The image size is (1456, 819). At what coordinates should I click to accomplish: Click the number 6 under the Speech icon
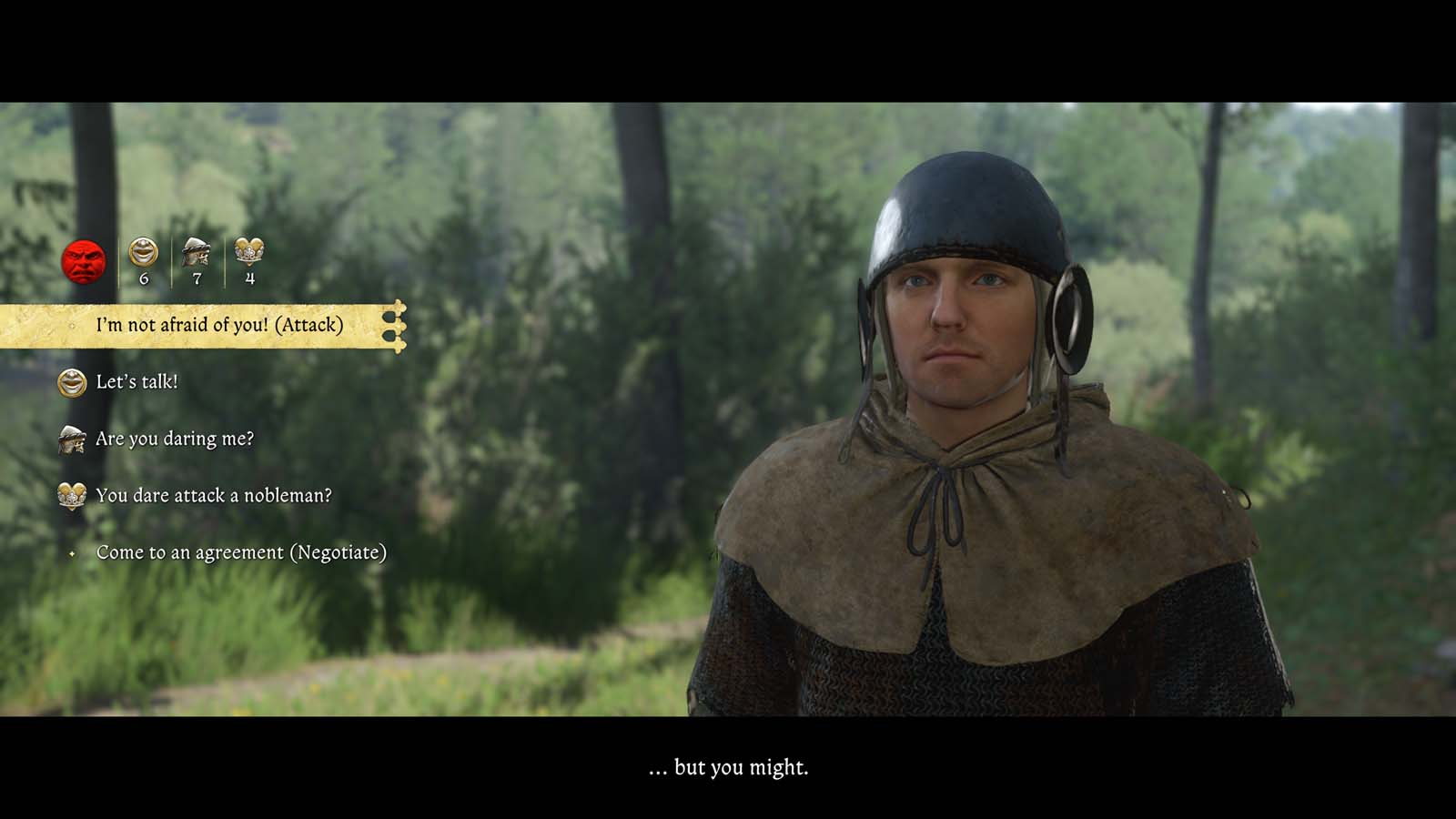(143, 278)
